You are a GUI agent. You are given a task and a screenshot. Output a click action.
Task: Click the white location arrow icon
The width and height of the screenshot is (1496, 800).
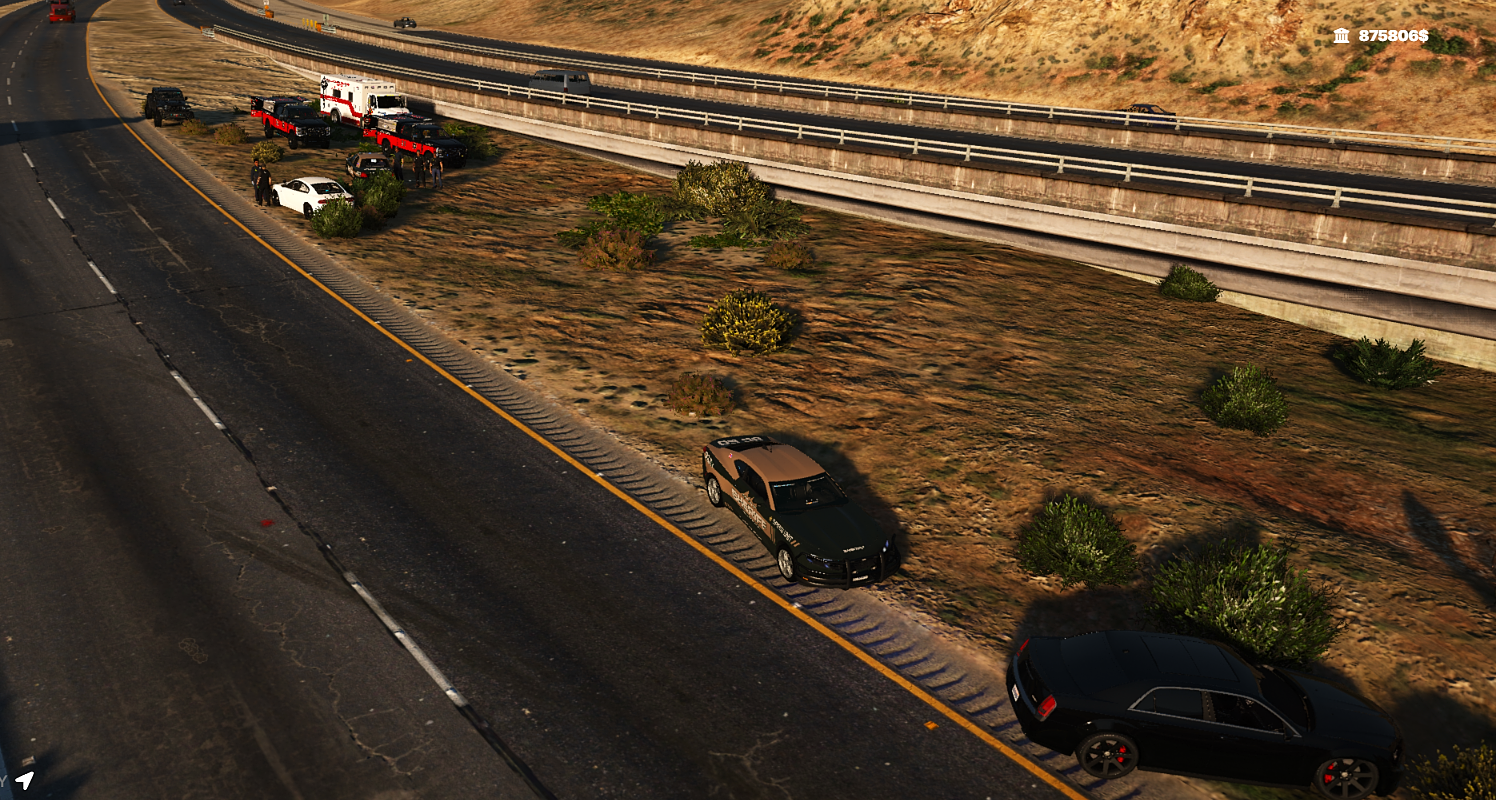click(x=25, y=779)
